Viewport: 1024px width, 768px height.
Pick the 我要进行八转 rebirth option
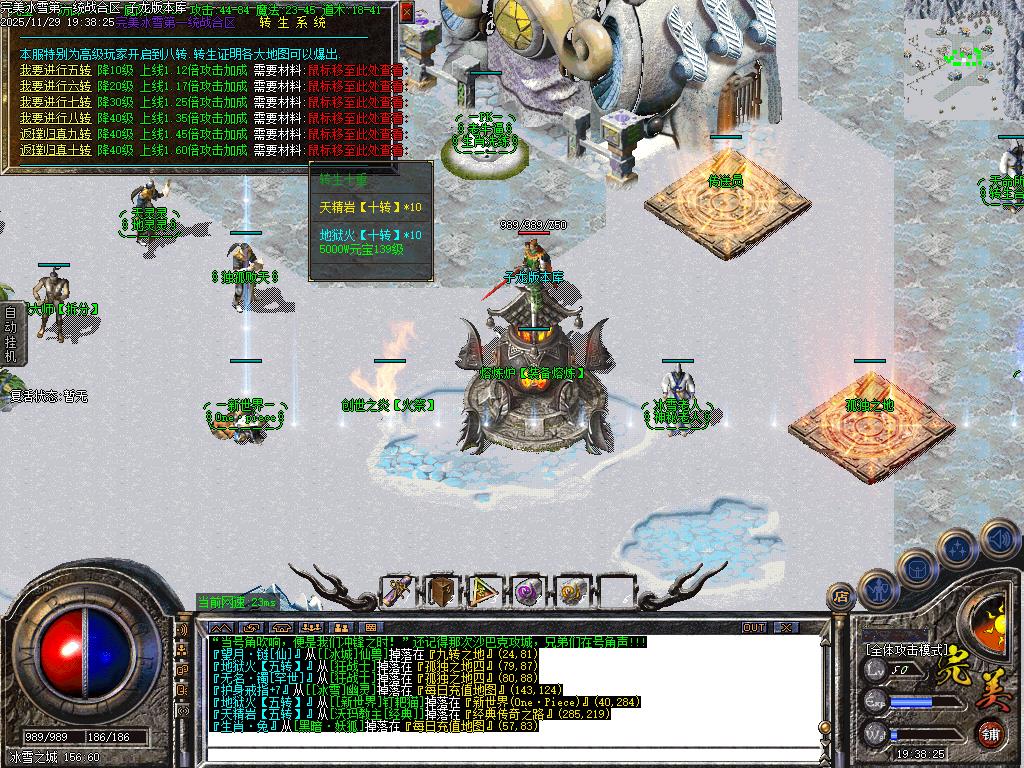point(55,118)
